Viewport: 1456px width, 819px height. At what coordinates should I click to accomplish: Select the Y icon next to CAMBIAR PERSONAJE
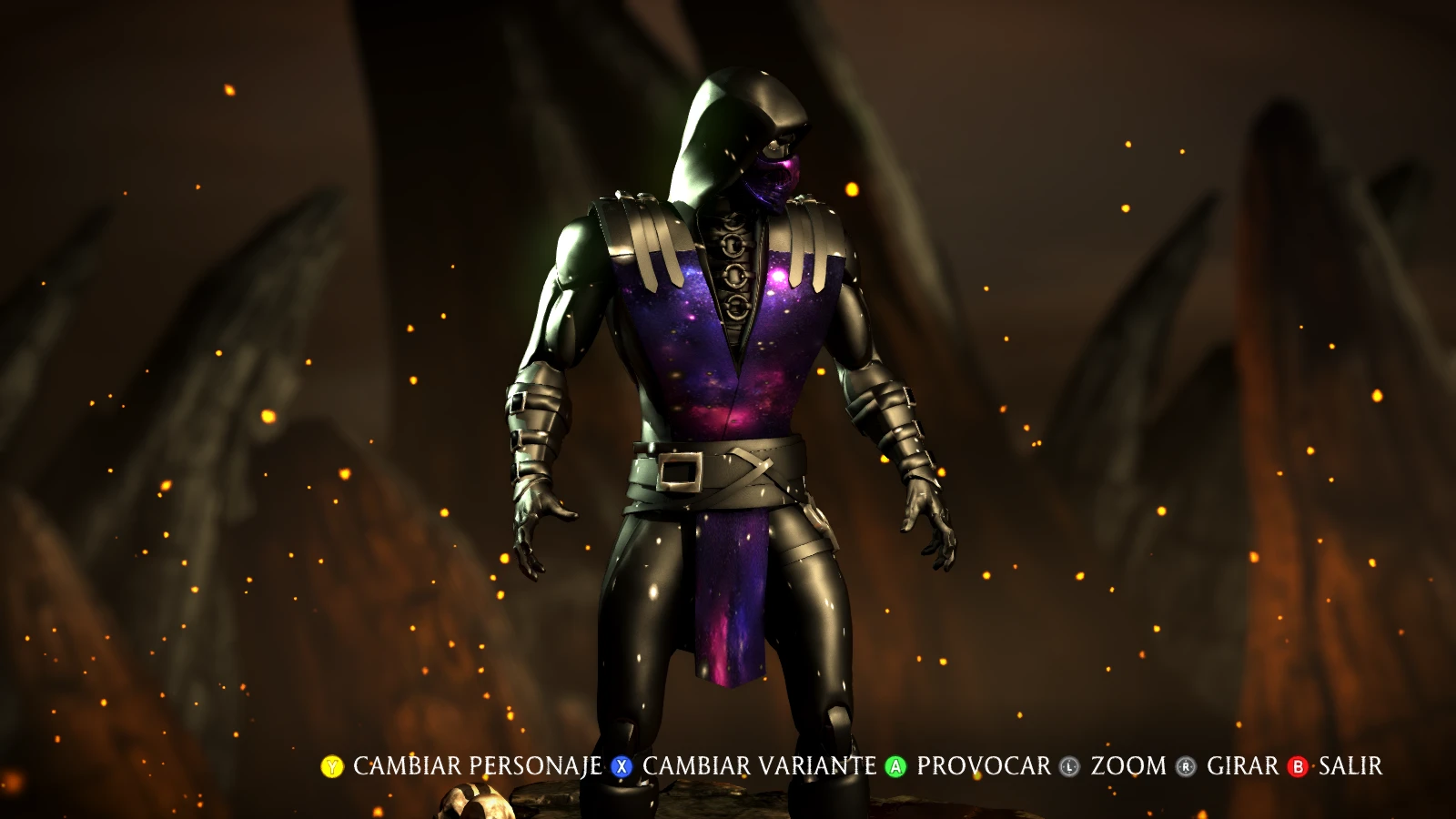(332, 767)
